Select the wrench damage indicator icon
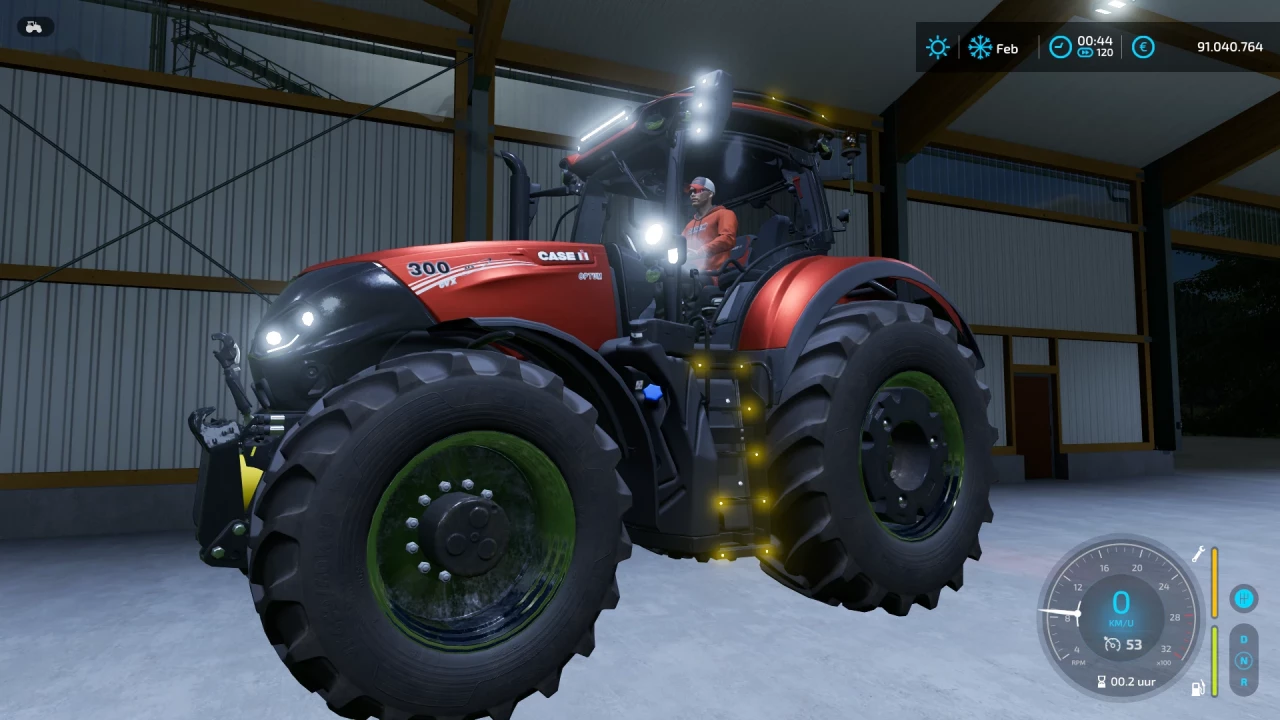The height and width of the screenshot is (720, 1280). (x=1198, y=554)
